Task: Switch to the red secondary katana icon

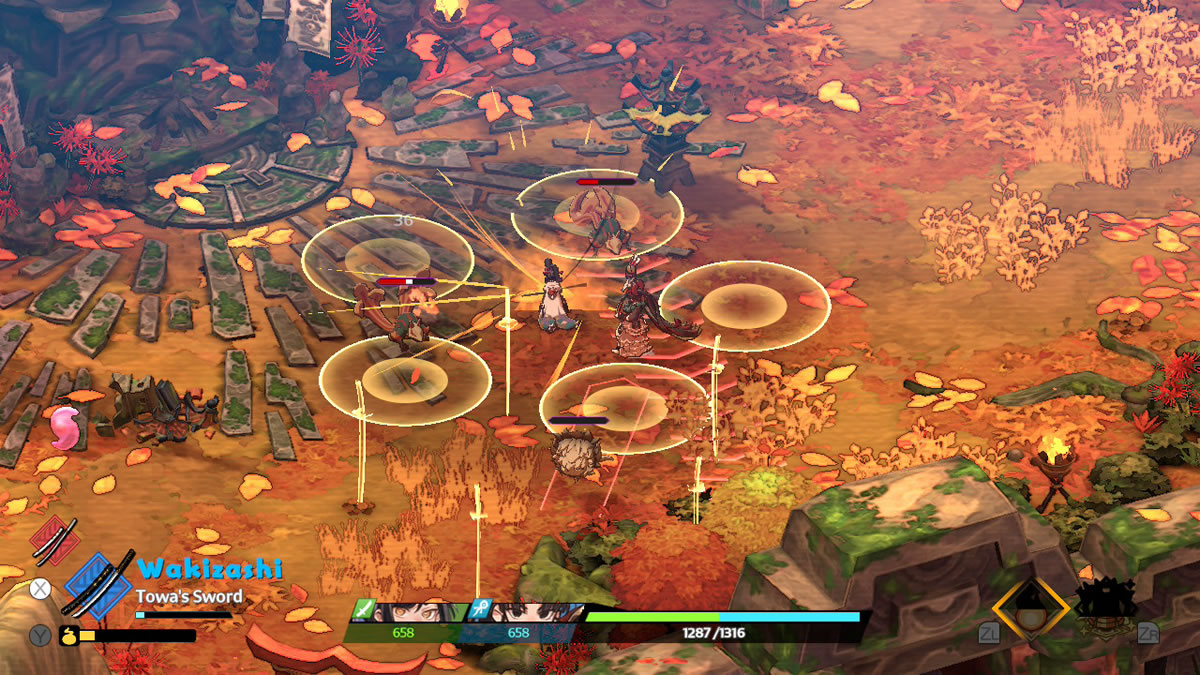Action: pos(54,539)
